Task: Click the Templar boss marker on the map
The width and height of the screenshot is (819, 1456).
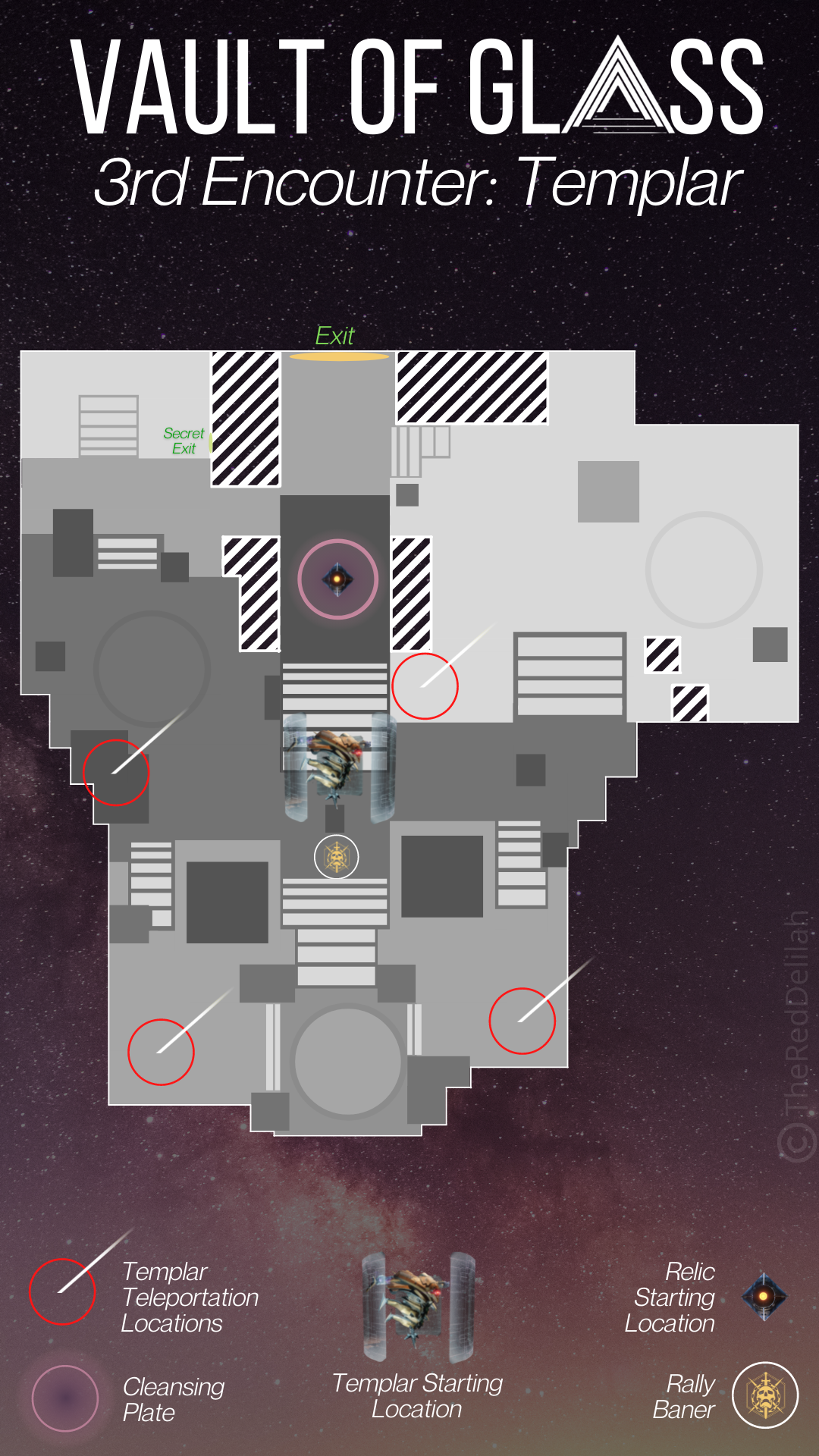Action: pos(338,766)
